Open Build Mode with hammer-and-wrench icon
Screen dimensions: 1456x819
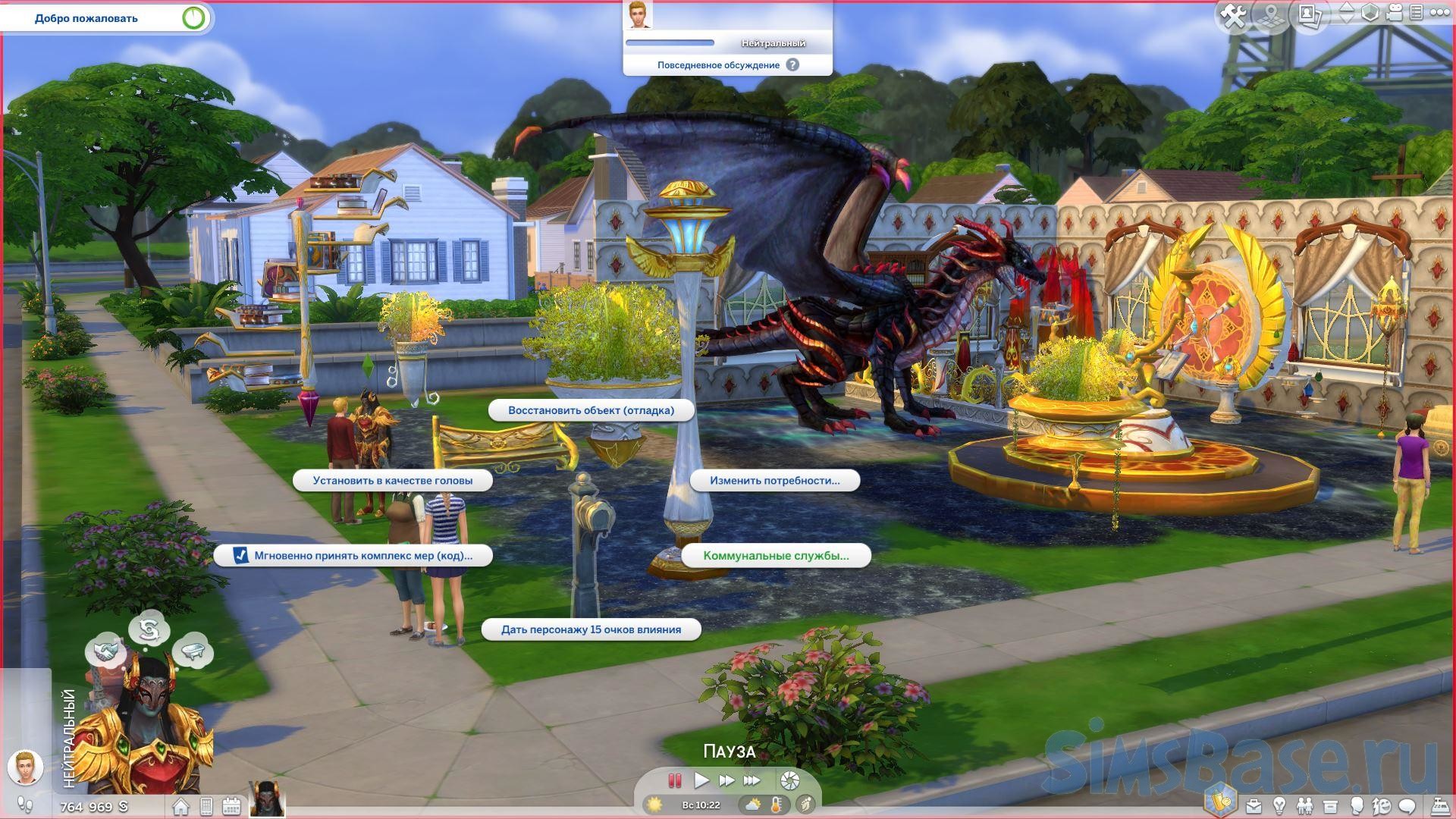[1234, 15]
